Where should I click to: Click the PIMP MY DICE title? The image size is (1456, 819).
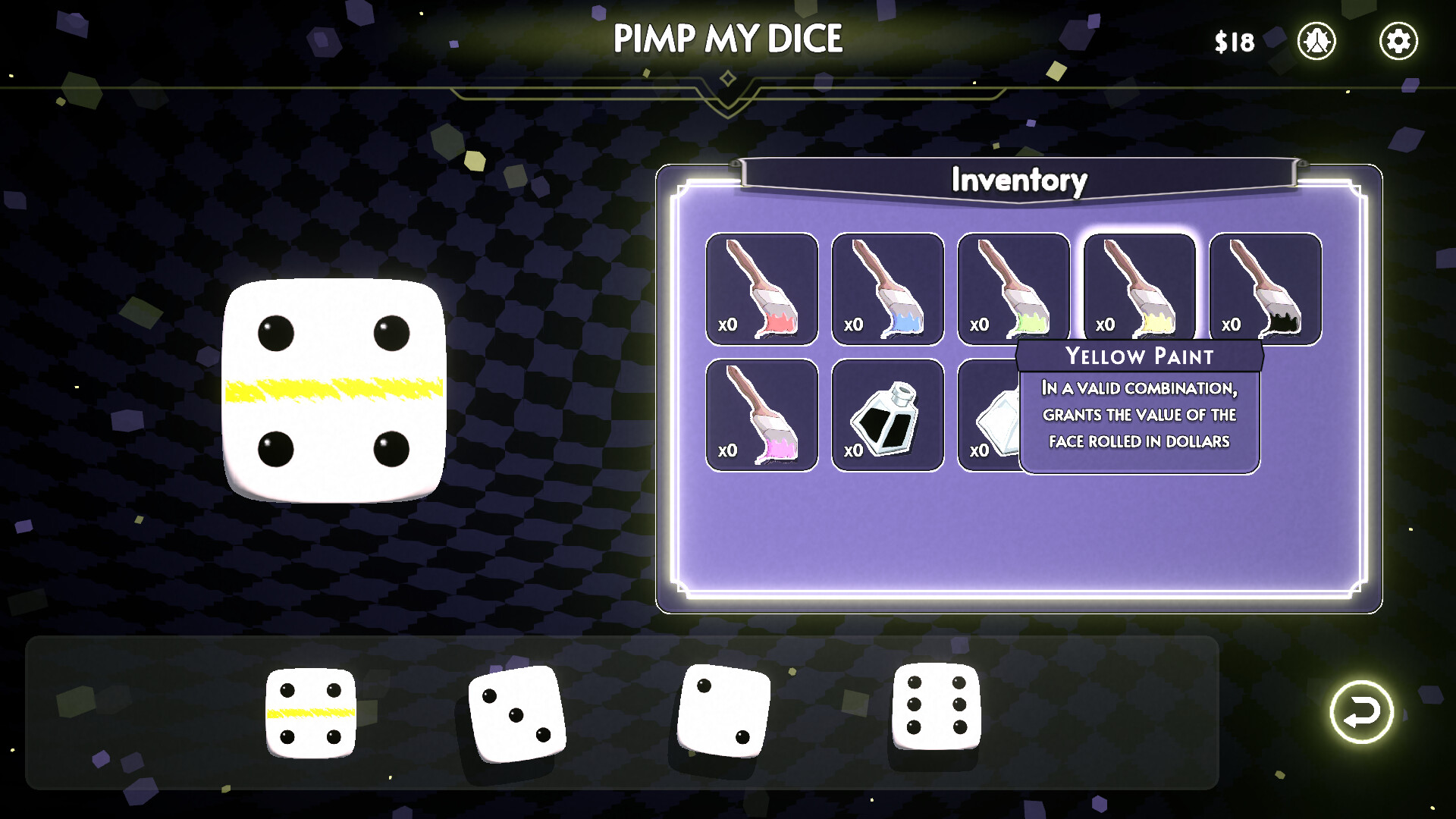click(x=728, y=36)
